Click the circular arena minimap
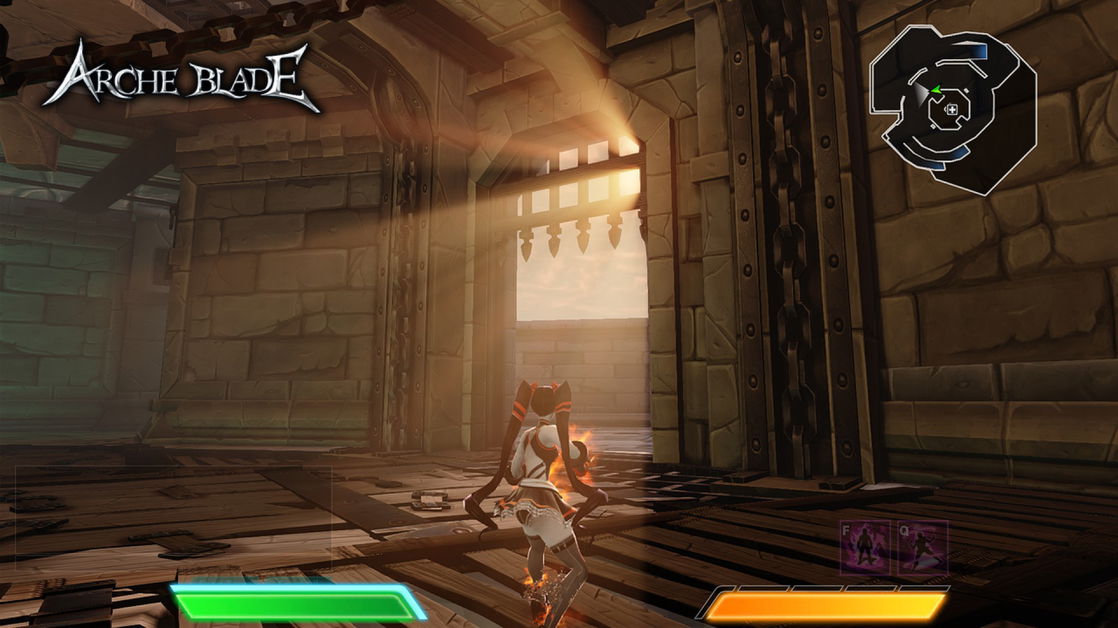The height and width of the screenshot is (628, 1118). tap(951, 108)
